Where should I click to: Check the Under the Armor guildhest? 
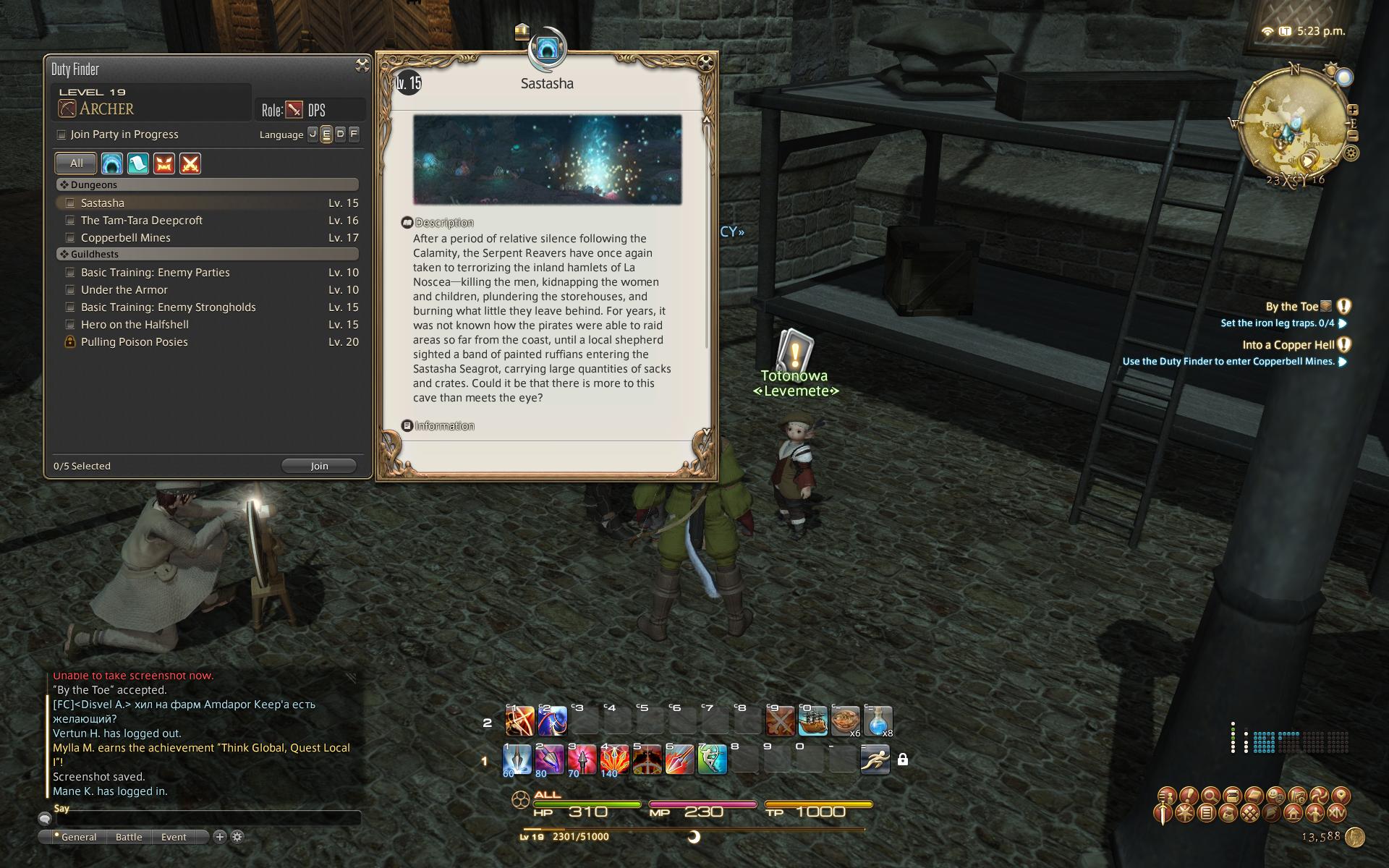(x=70, y=290)
